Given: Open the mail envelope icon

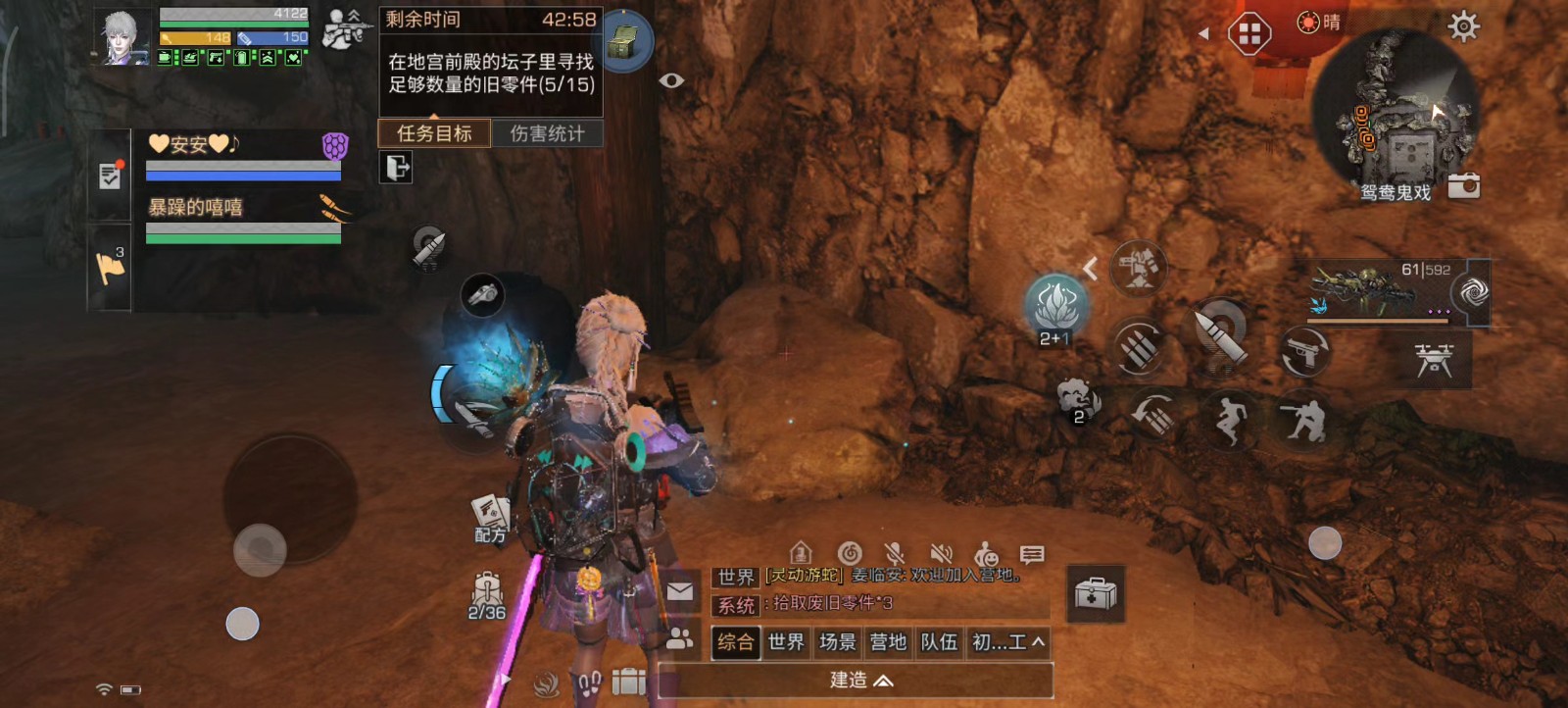Looking at the screenshot, I should pyautogui.click(x=680, y=591).
